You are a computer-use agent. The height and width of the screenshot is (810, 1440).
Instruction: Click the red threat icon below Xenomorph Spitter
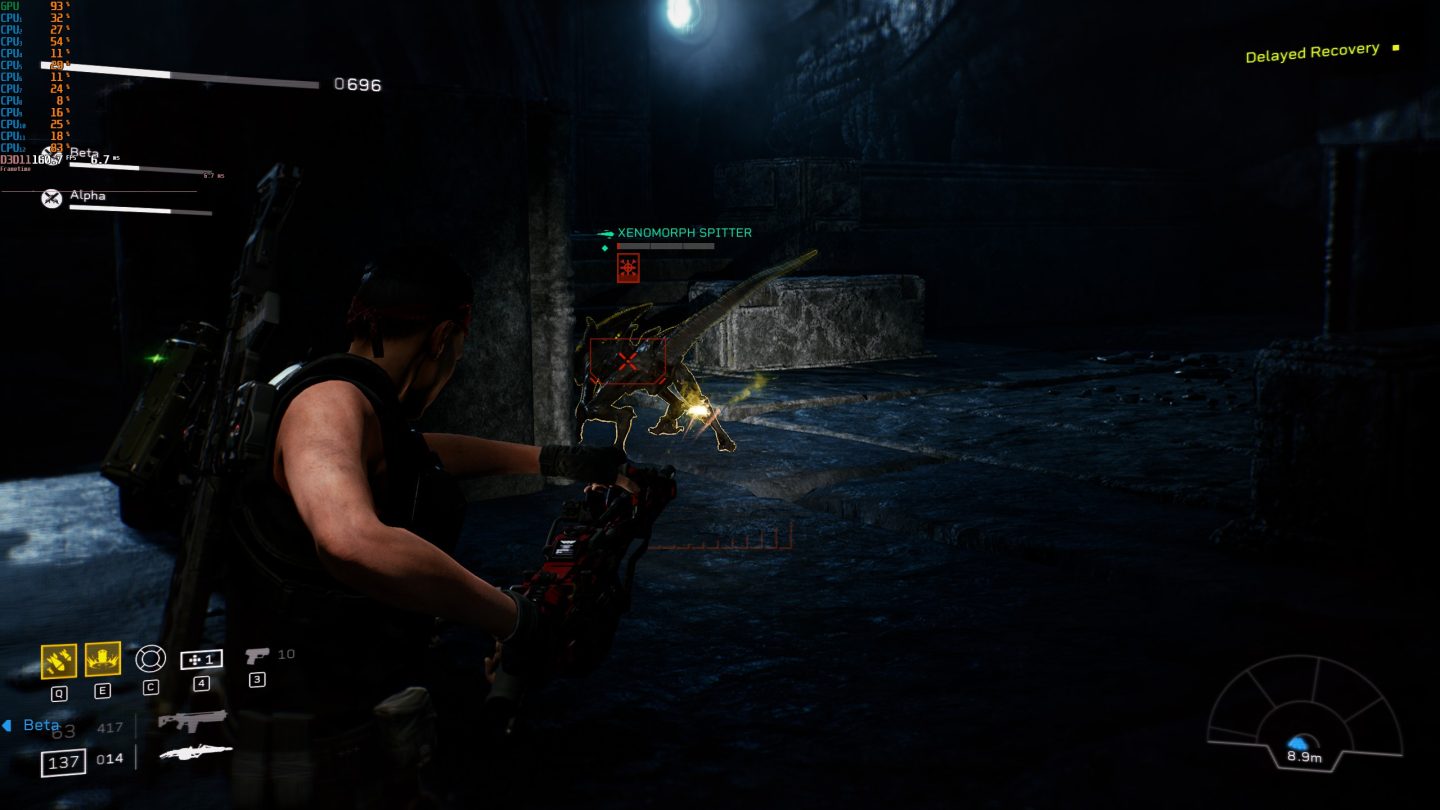(627, 266)
